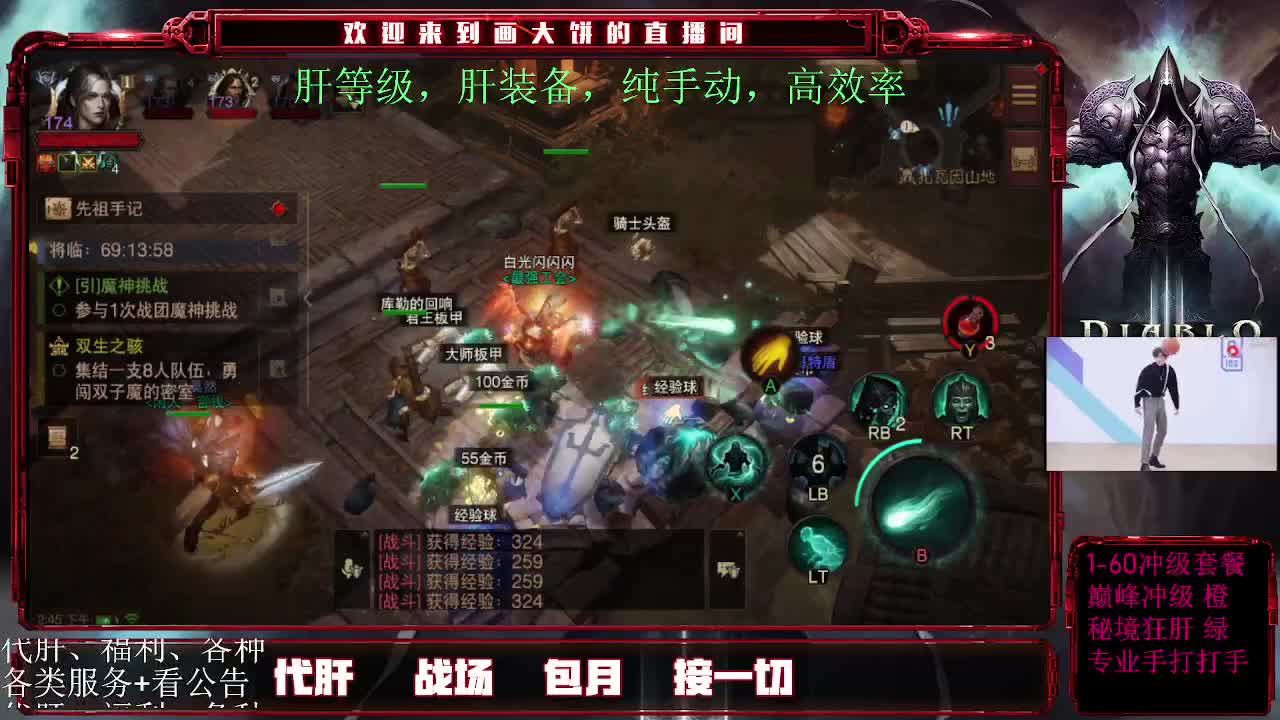Expand the 将临 69:13:58 countdown row
Image resolution: width=1280 pixels, height=720 pixels.
108,250
